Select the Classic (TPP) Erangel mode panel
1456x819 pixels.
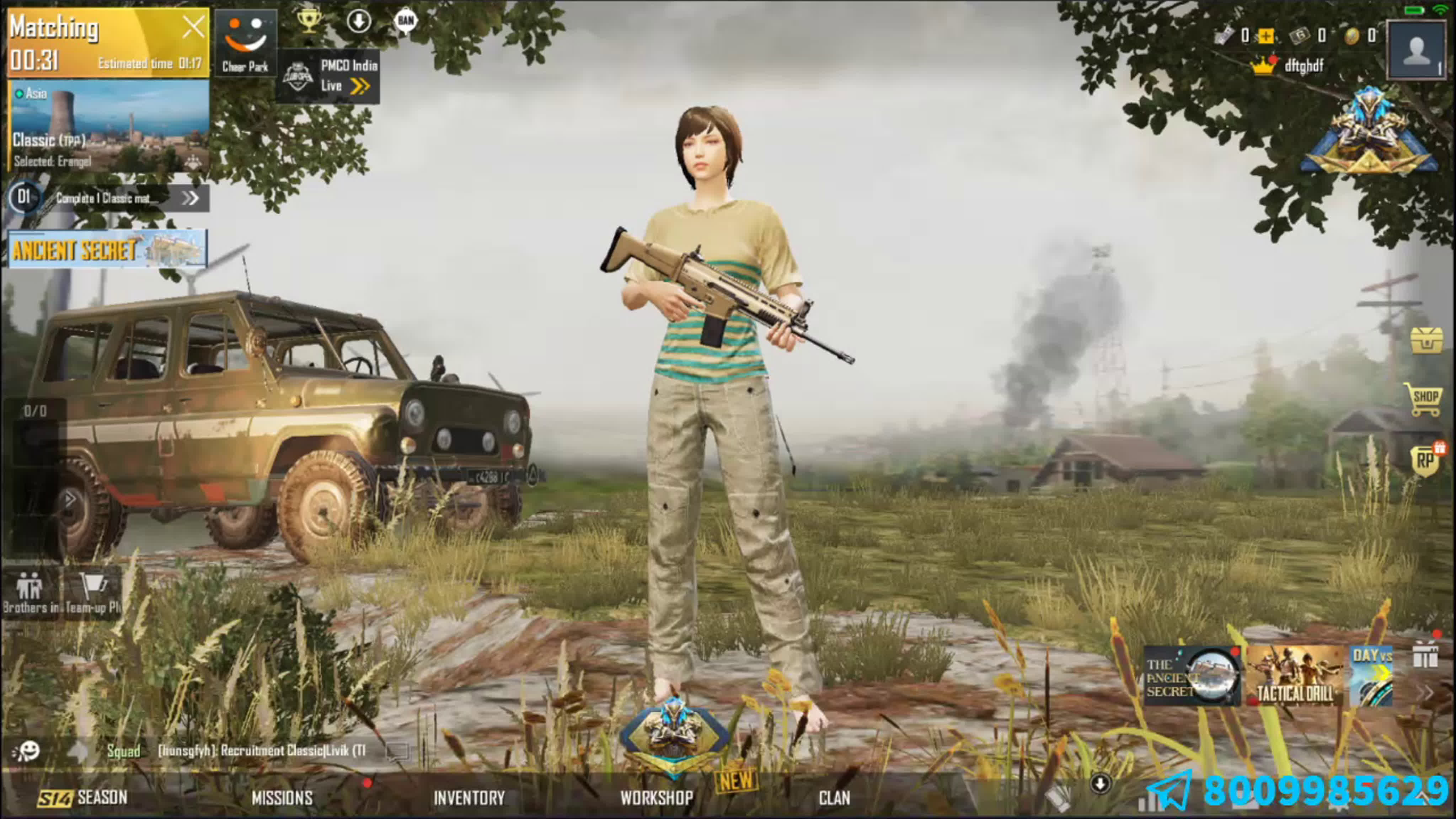[108, 125]
